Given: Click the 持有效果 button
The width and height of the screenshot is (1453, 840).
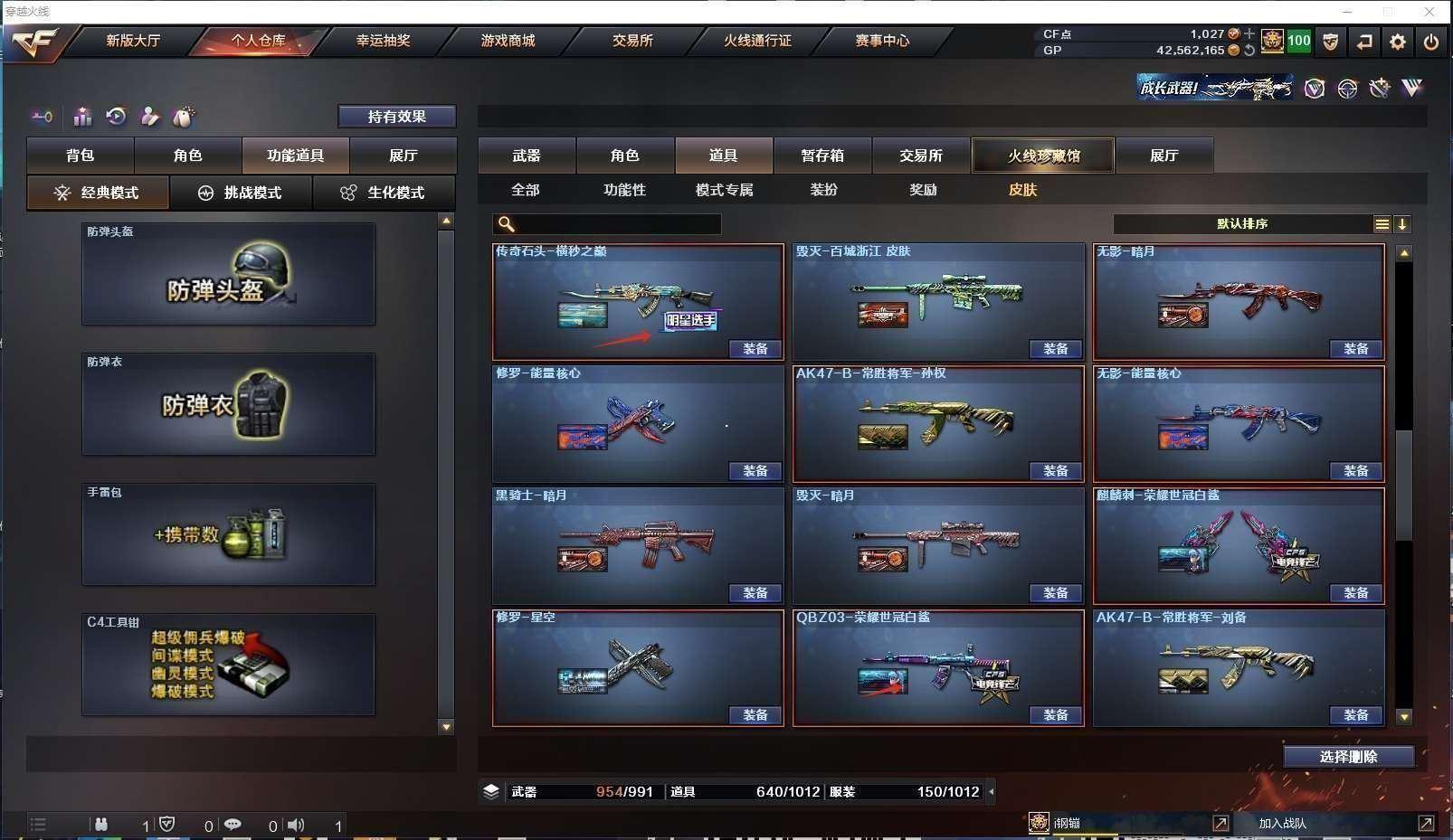Looking at the screenshot, I should click(396, 117).
